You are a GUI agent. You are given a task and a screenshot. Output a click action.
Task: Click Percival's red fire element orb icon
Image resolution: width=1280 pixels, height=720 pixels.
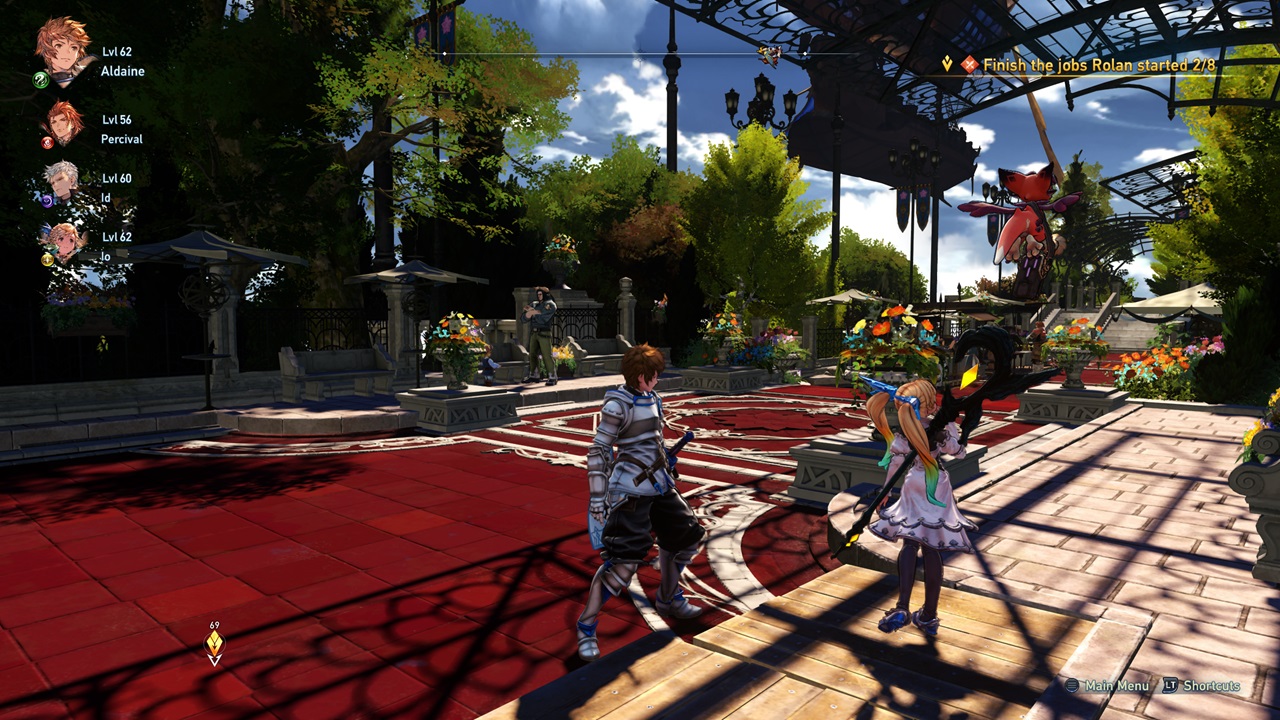[x=46, y=143]
